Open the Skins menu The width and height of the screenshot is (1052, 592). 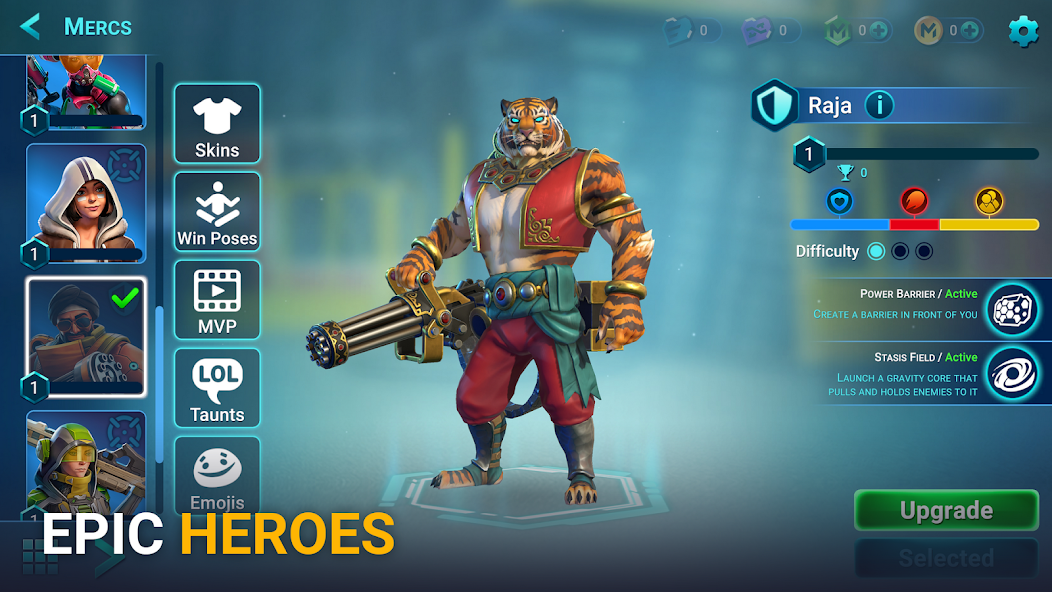point(217,124)
